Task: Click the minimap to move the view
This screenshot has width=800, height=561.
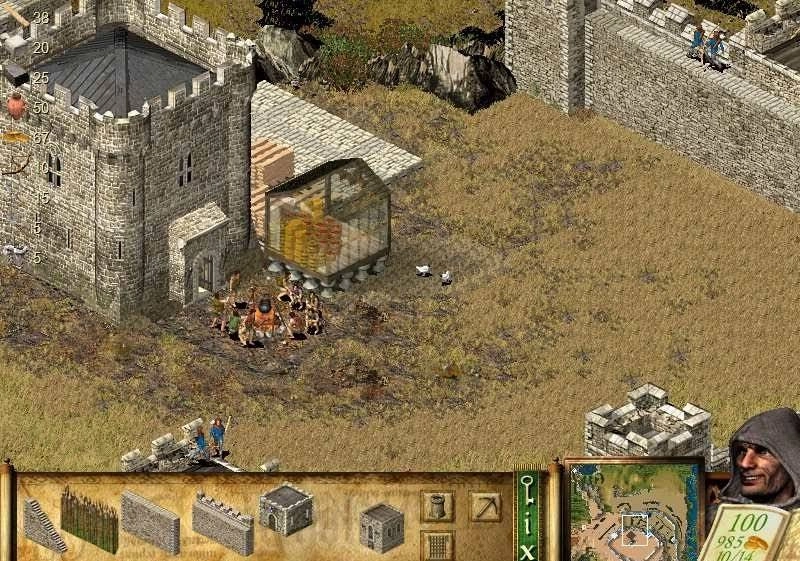Action: point(634,511)
